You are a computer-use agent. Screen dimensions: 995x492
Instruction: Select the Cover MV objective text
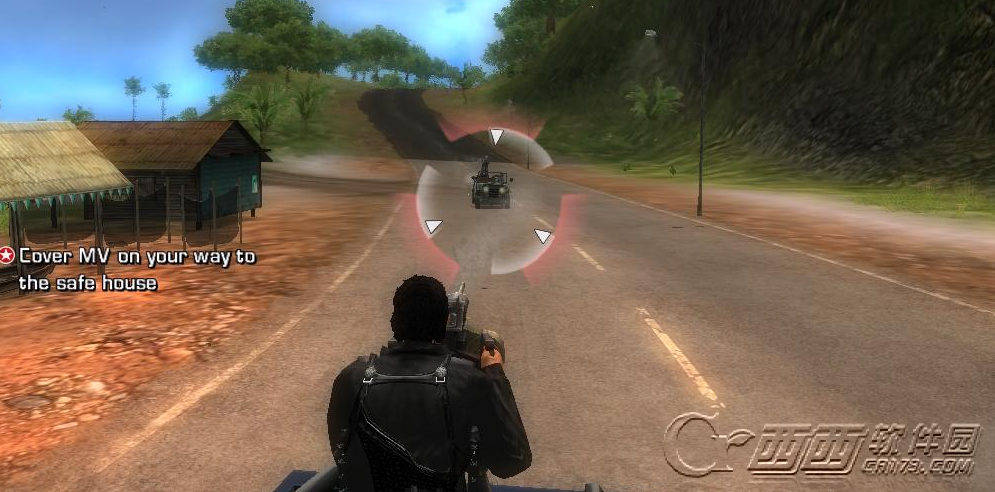pos(135,270)
